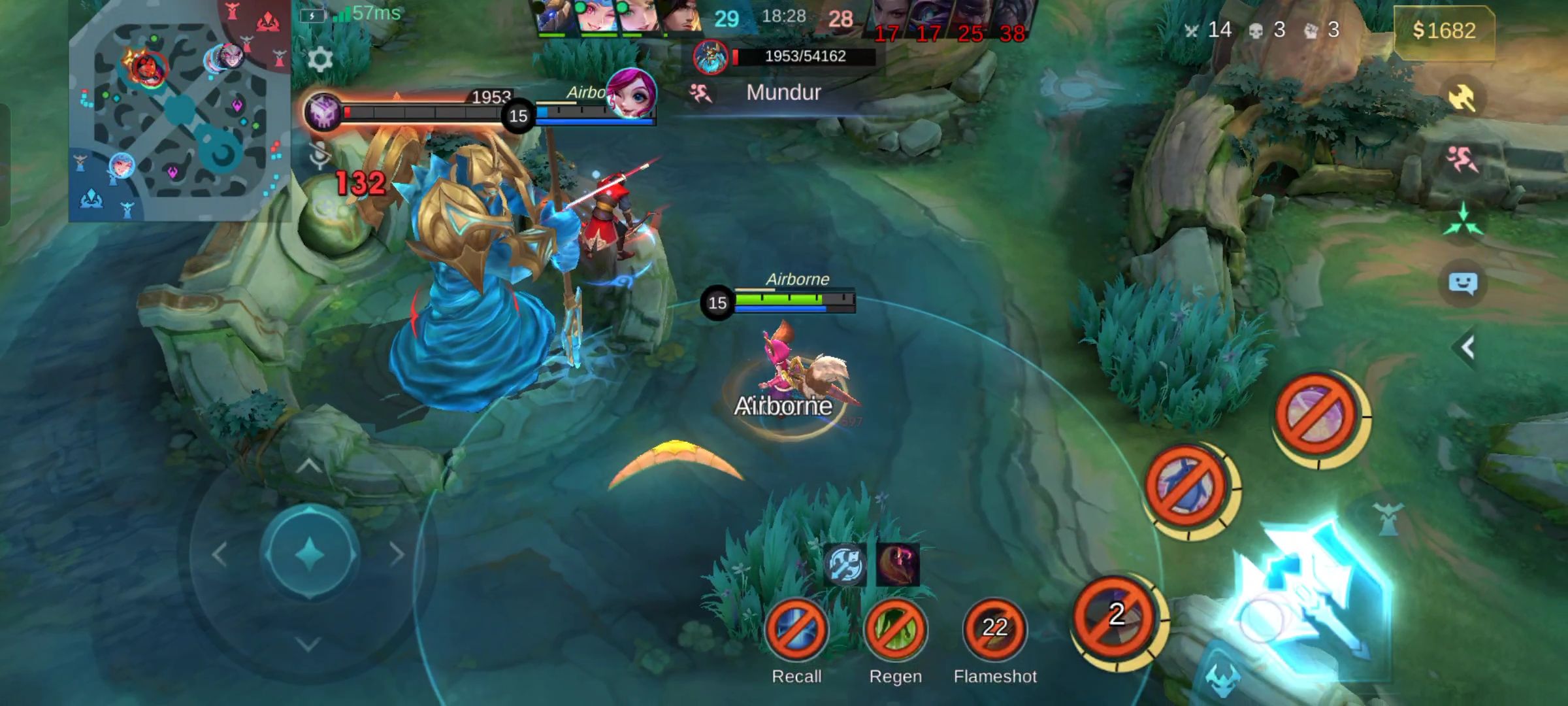Cast the Flameshot battle spell

[x=994, y=629]
